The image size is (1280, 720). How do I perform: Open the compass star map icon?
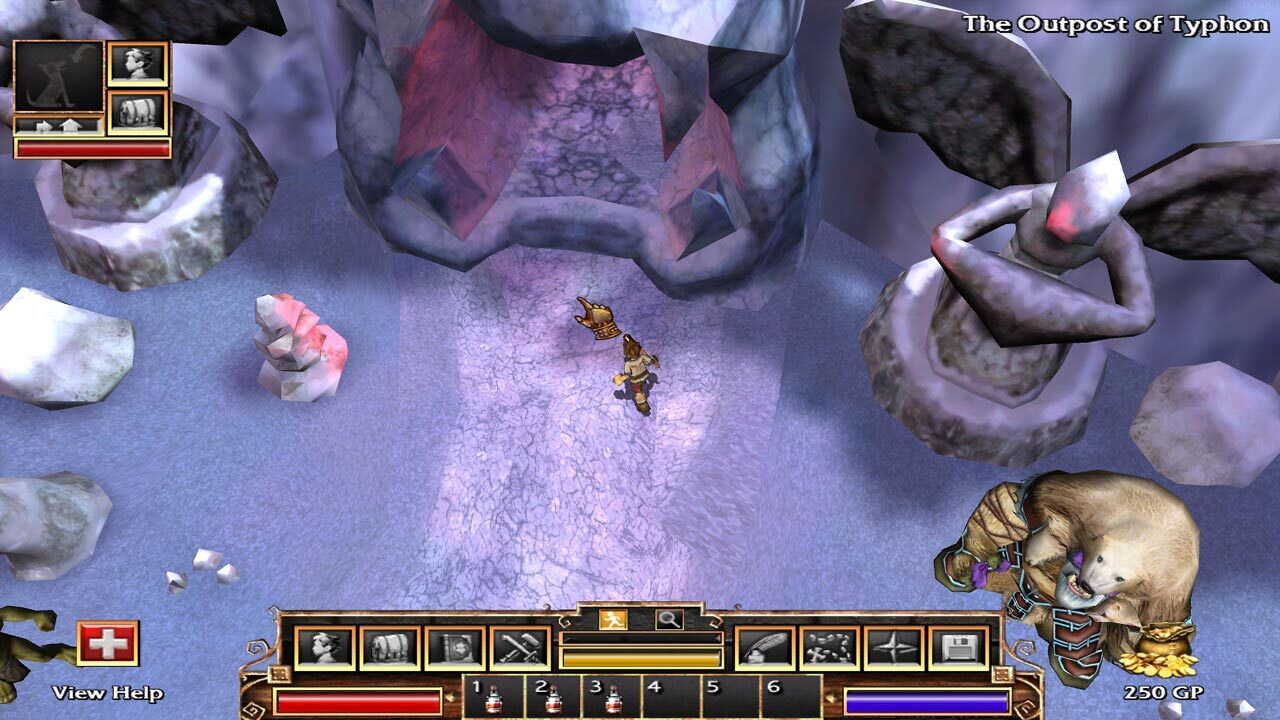tap(894, 648)
